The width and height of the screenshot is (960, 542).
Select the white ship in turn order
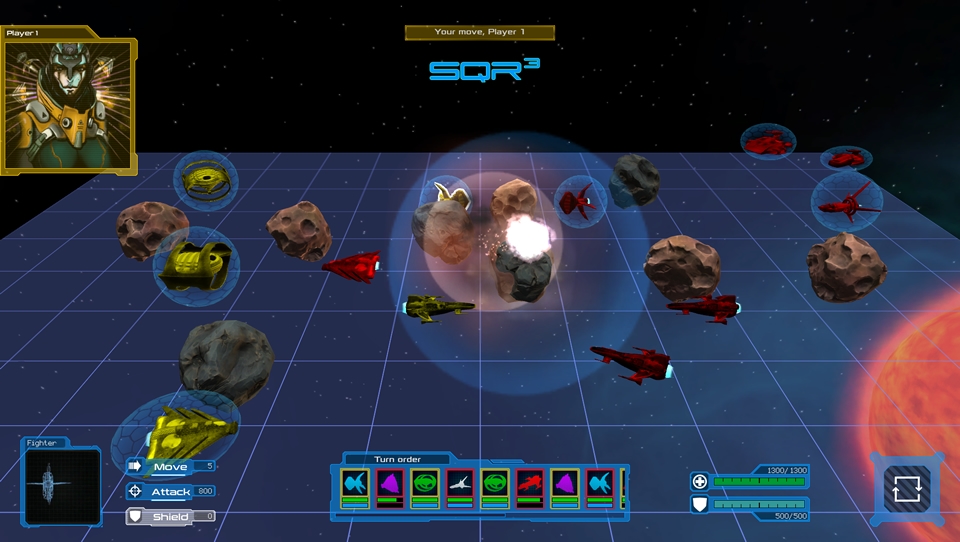460,486
